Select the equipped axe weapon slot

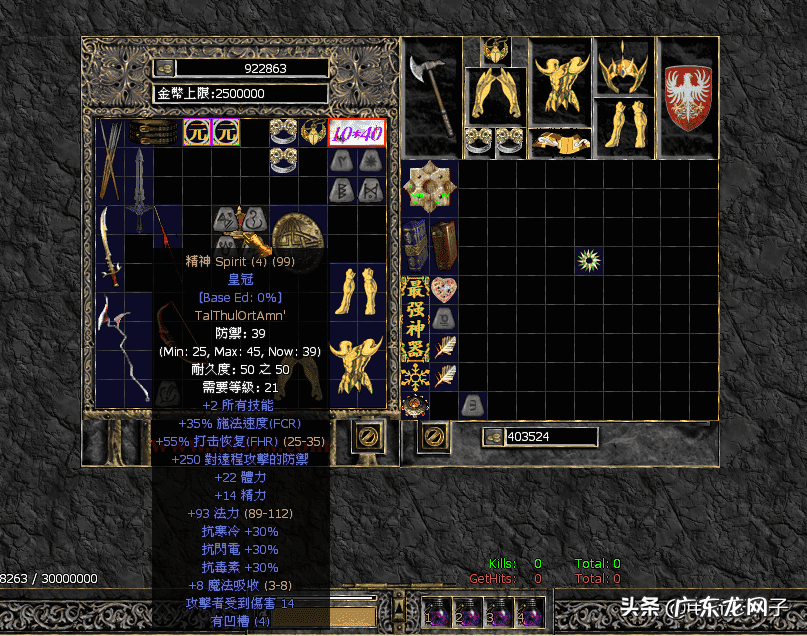pos(433,97)
